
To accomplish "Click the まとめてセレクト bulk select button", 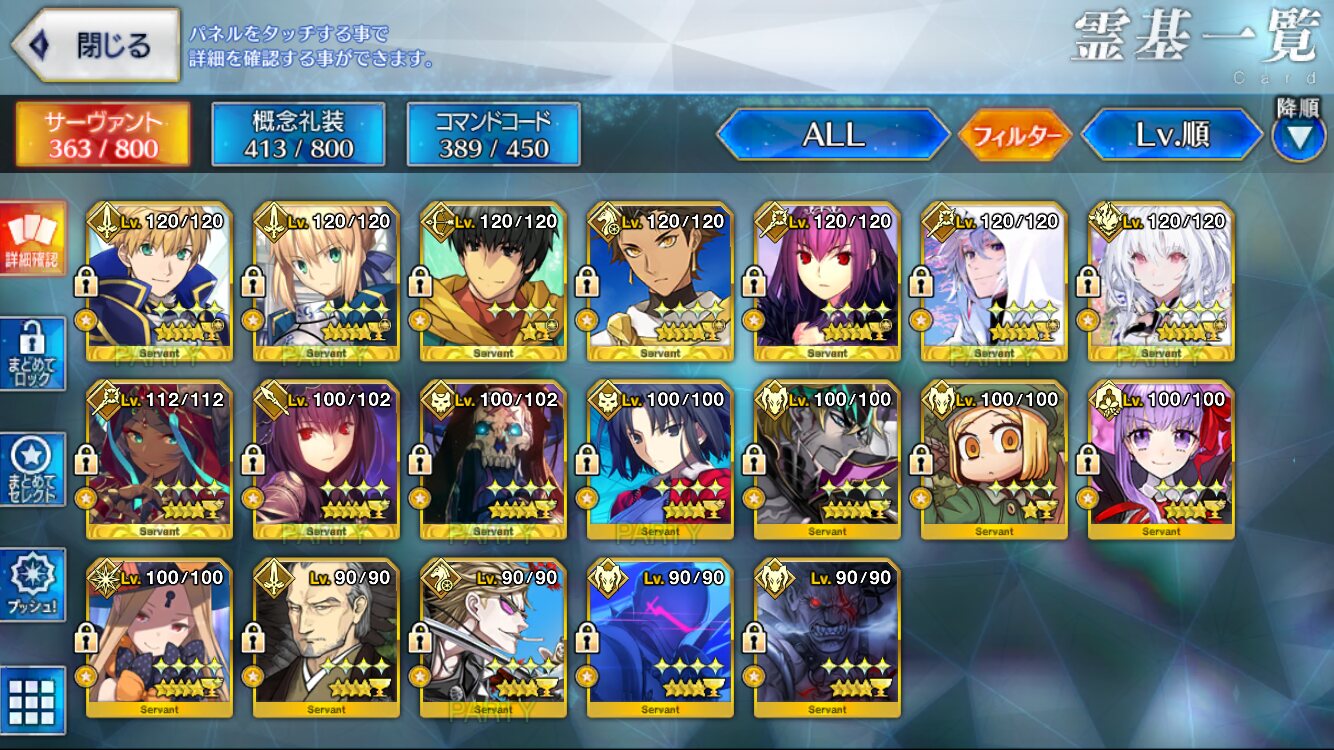I will tap(32, 470).
